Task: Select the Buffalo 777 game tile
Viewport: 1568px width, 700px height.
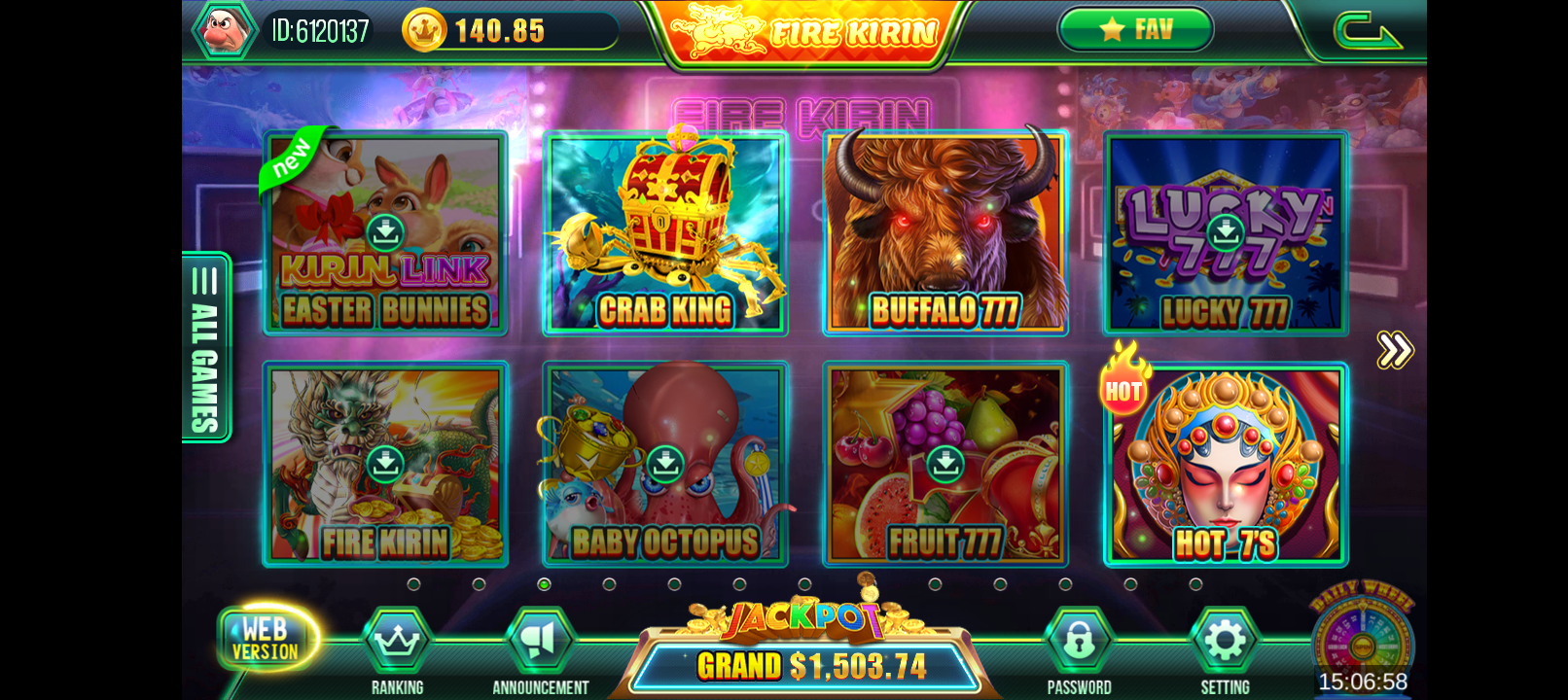Action: (x=945, y=233)
